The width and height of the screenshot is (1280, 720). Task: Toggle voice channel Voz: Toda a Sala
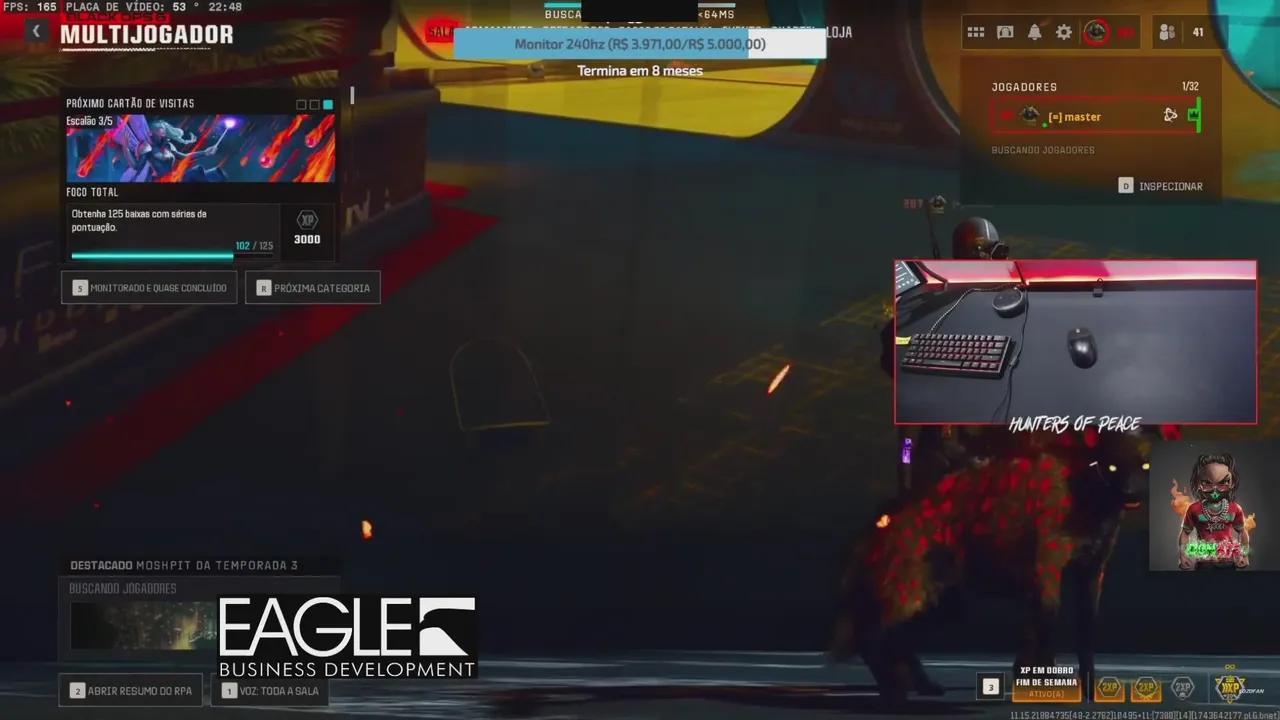point(270,690)
